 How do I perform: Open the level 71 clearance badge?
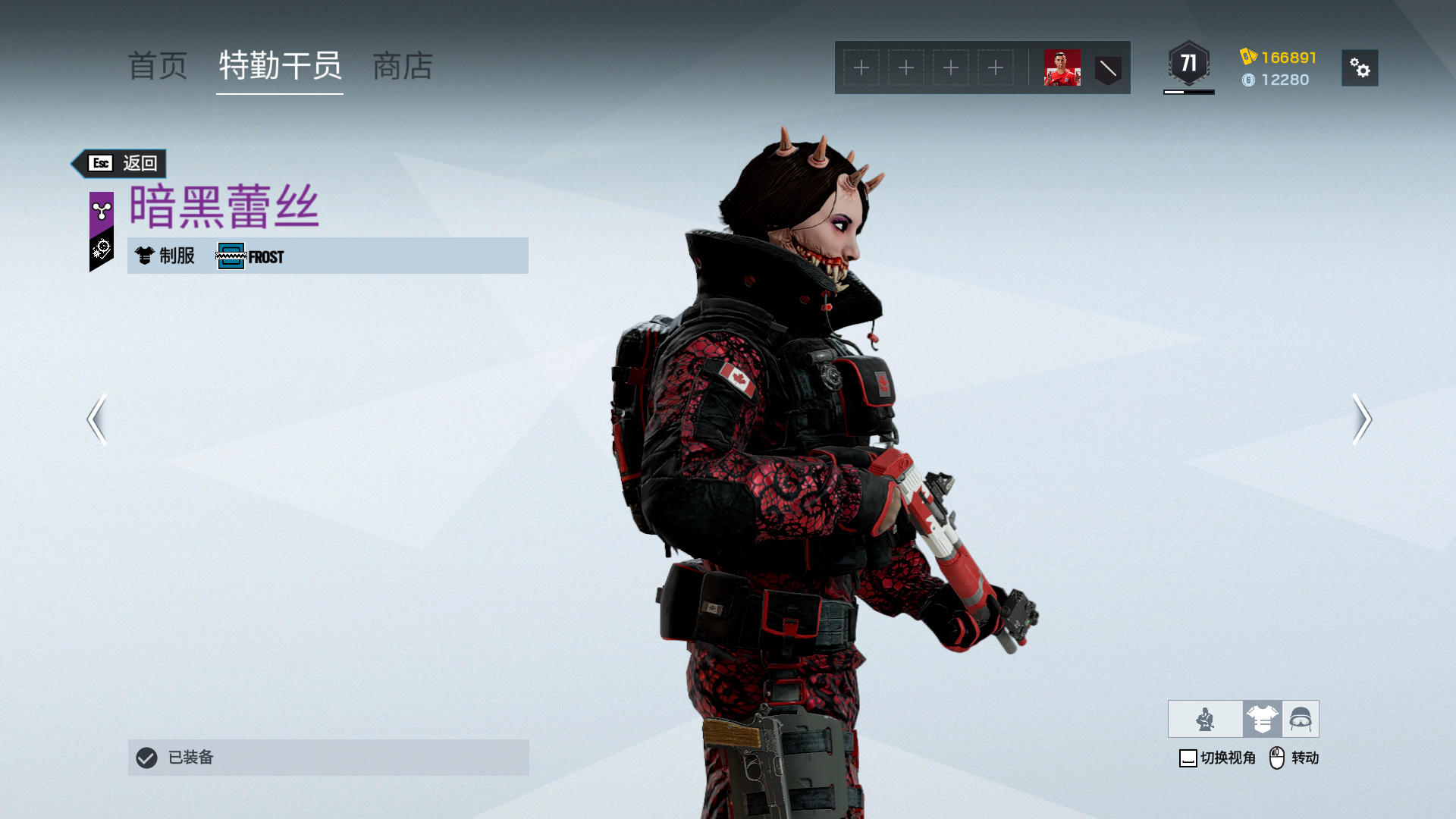click(1188, 64)
